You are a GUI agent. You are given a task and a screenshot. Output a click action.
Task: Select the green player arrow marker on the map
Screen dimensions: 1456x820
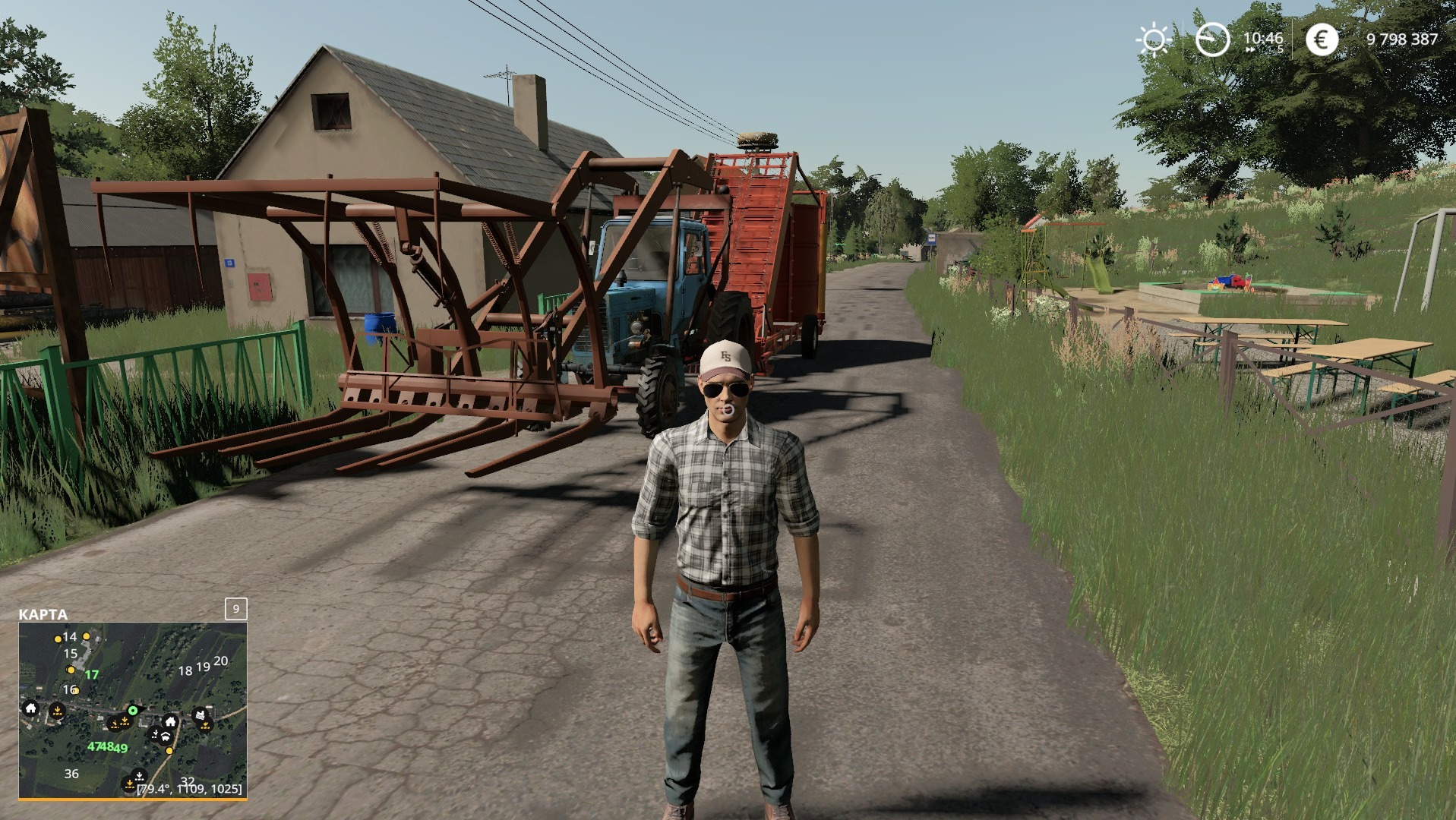tap(133, 711)
